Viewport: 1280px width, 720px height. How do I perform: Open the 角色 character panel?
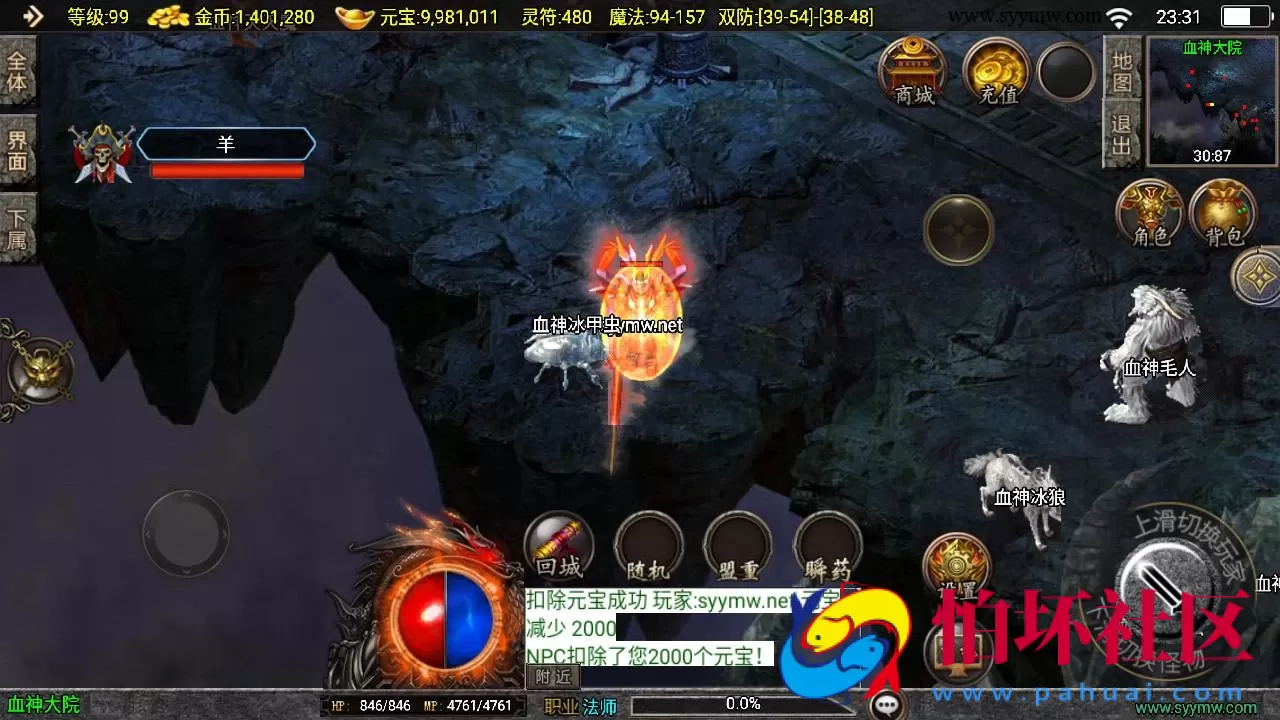(1148, 210)
